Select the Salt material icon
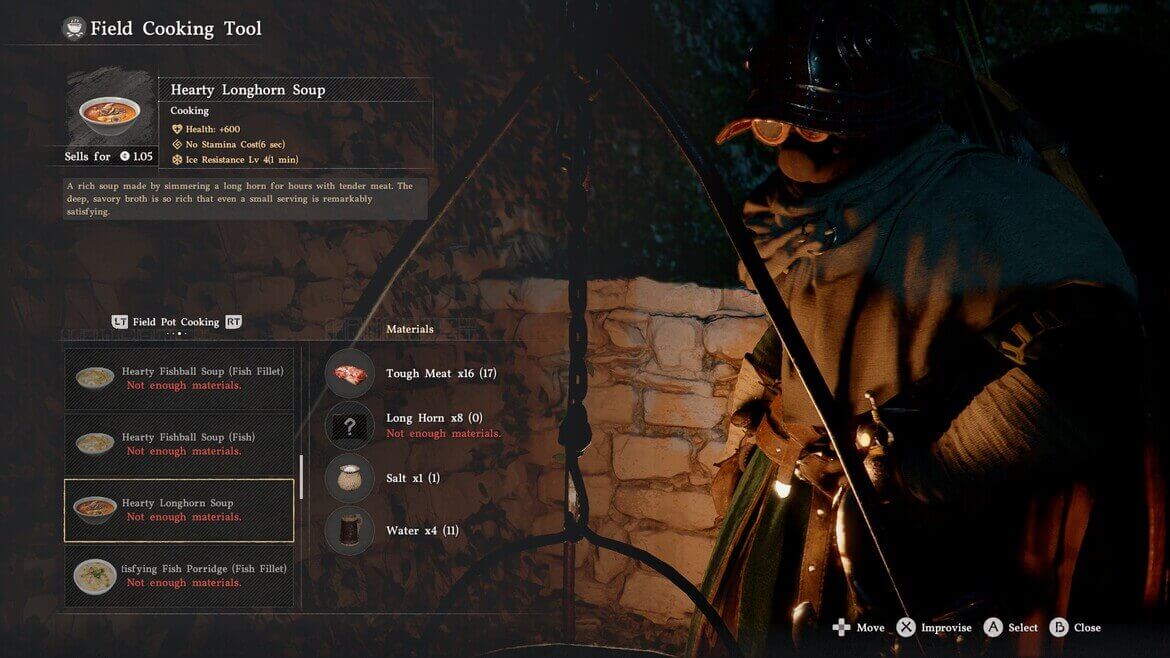1170x658 pixels. (x=349, y=478)
